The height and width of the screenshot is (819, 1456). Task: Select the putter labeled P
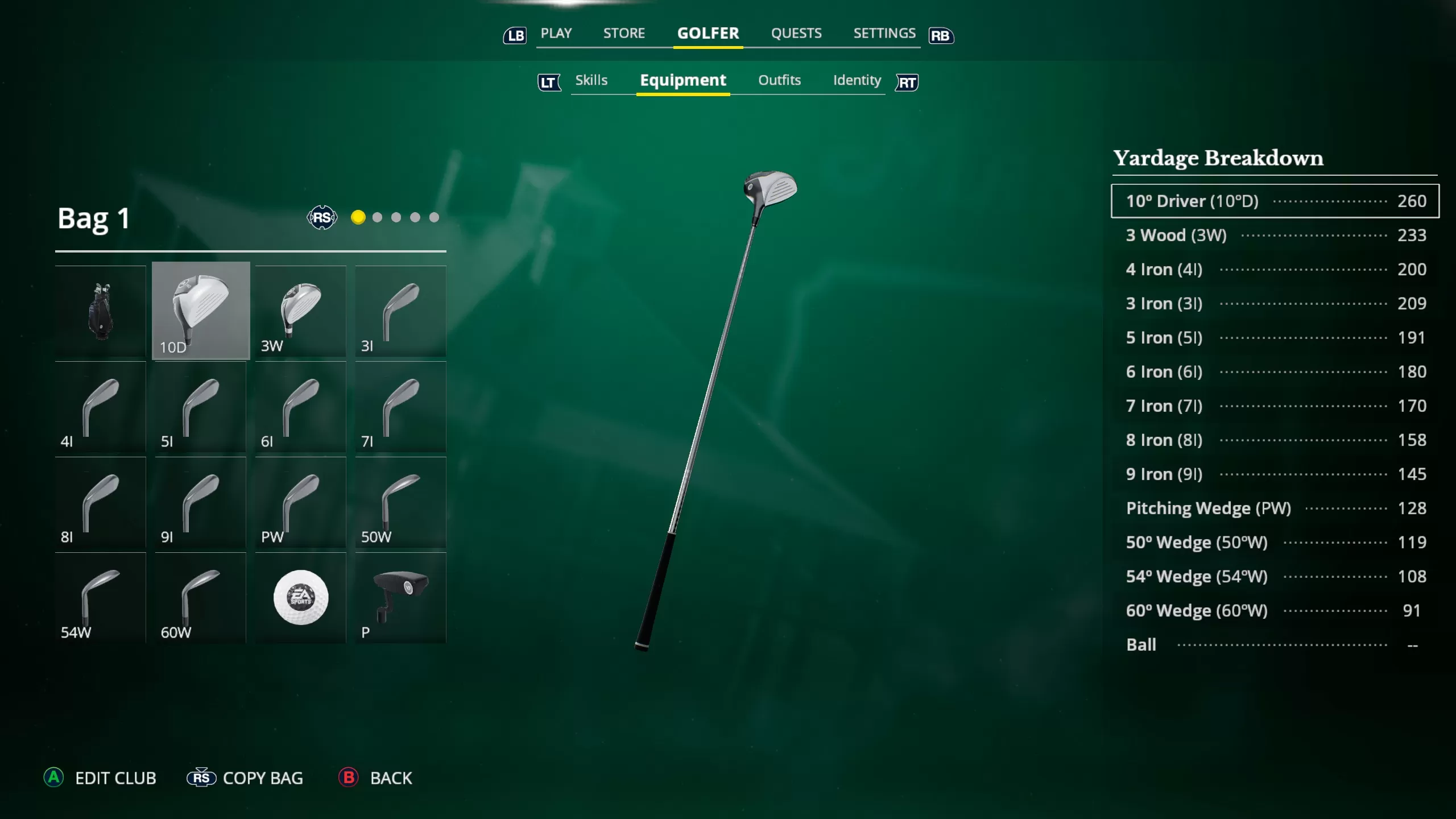[x=400, y=597]
